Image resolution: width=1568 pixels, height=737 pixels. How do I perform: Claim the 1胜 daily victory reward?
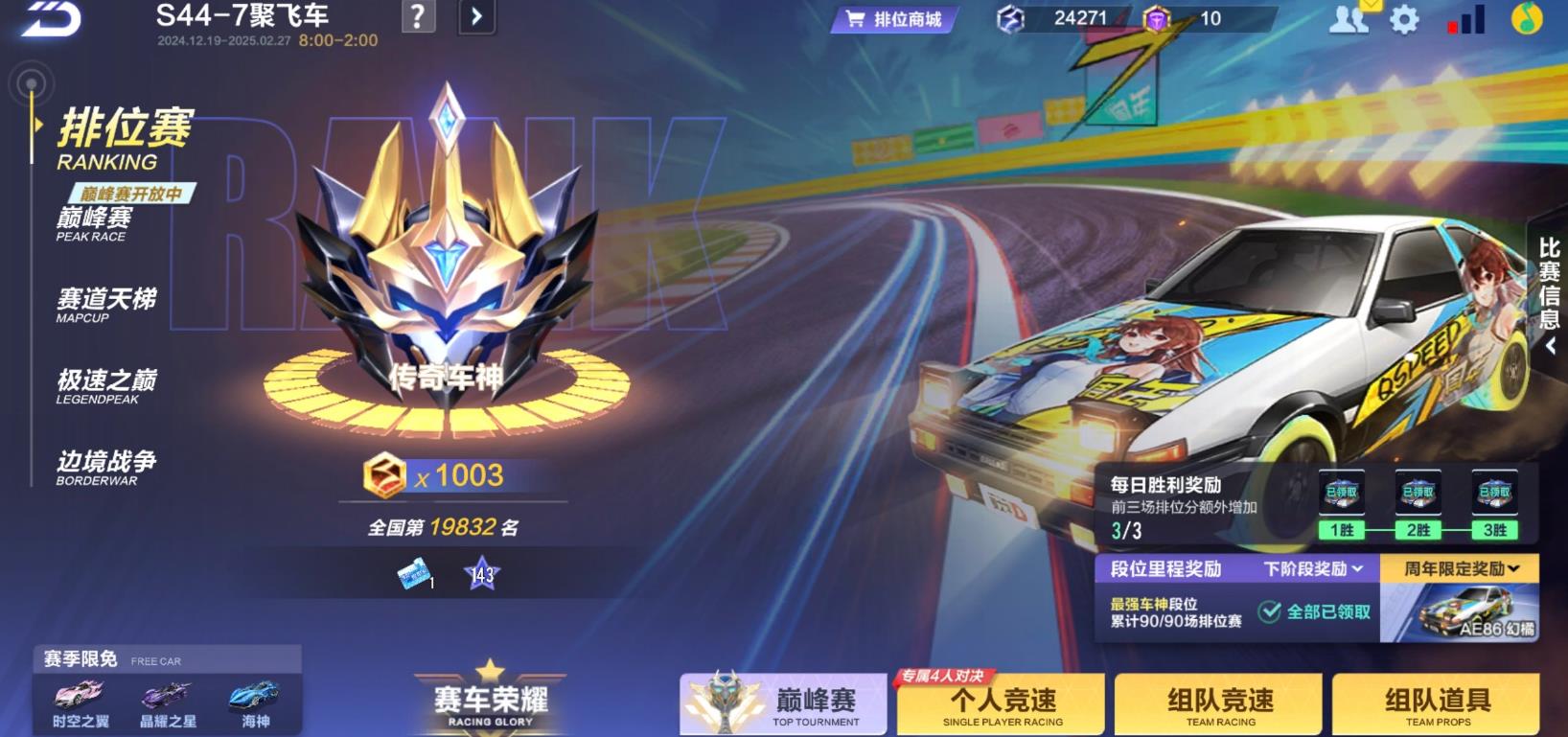pyautogui.click(x=1341, y=491)
